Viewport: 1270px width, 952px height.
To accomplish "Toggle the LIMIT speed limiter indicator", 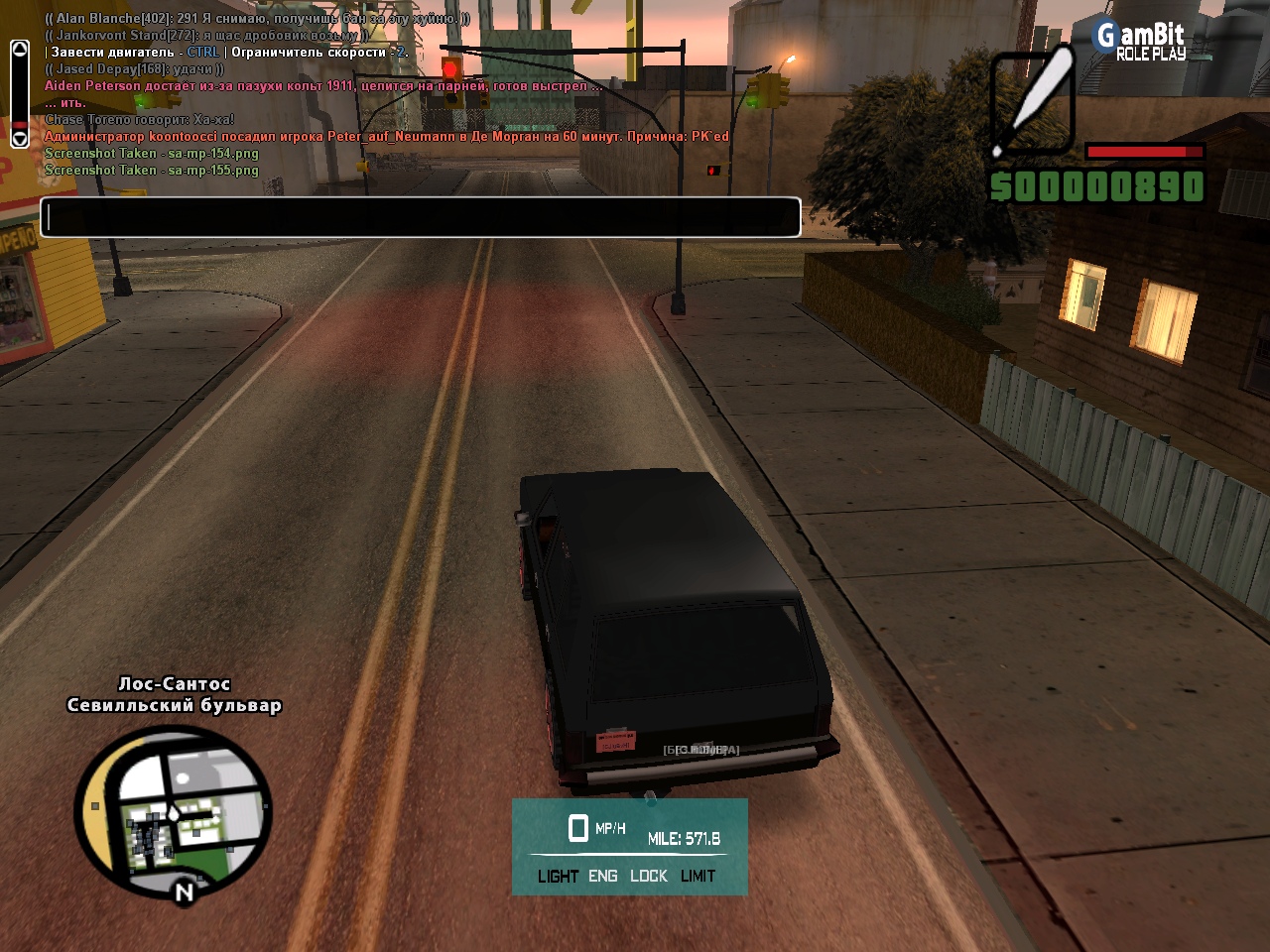I will click(x=698, y=877).
